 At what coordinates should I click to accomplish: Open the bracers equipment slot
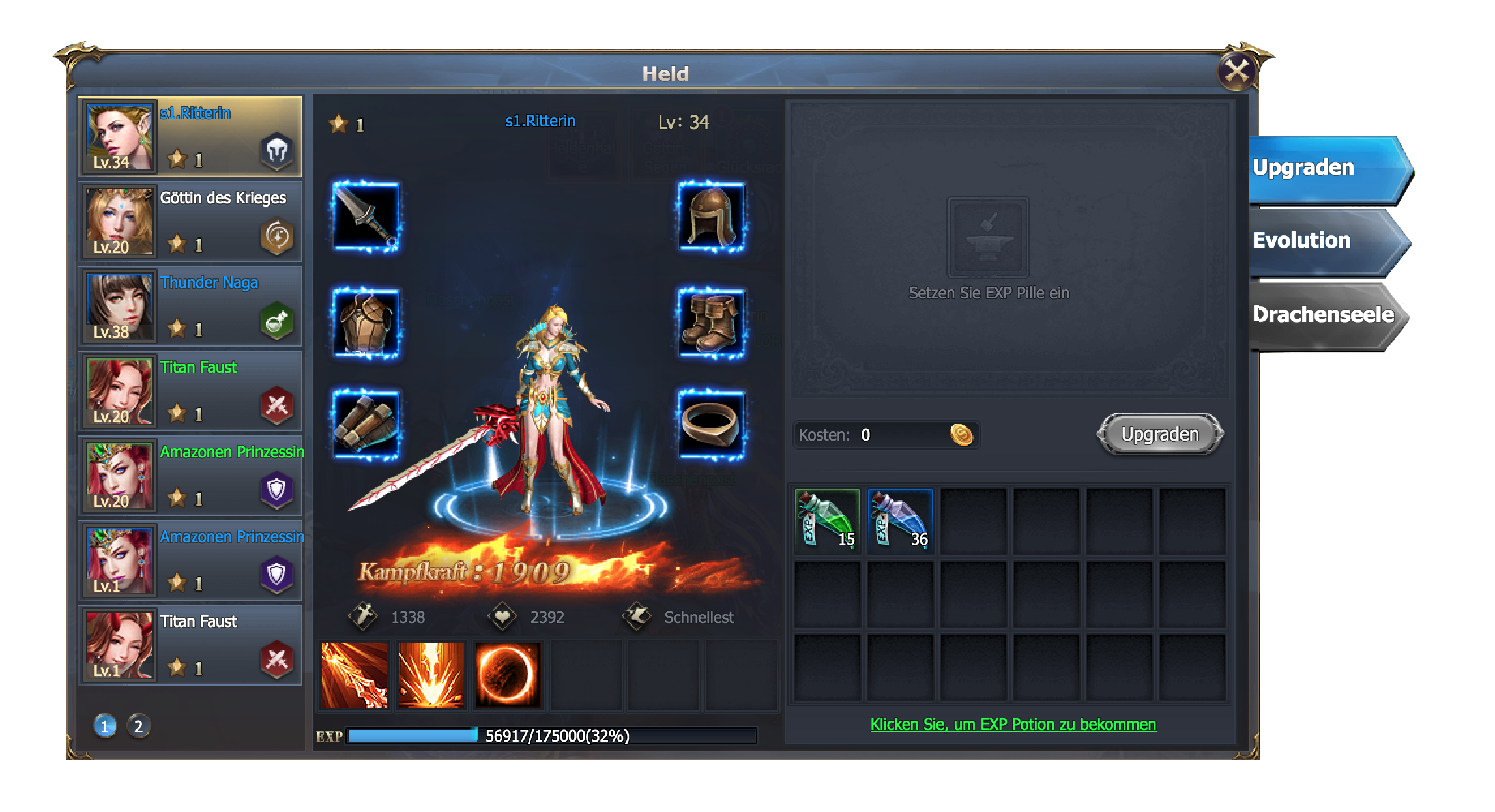click(366, 425)
